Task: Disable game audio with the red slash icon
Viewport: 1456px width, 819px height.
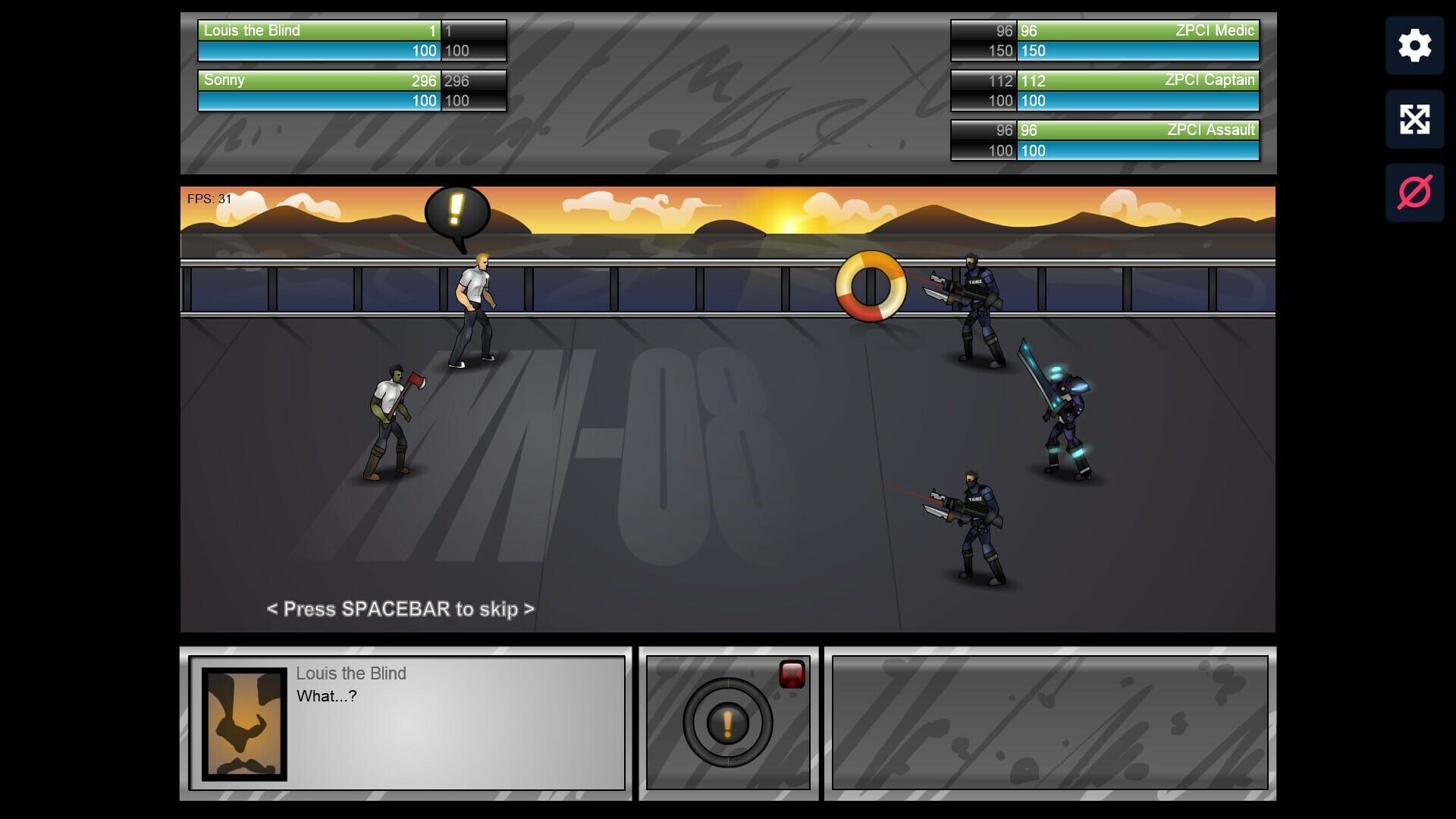Action: tap(1414, 191)
